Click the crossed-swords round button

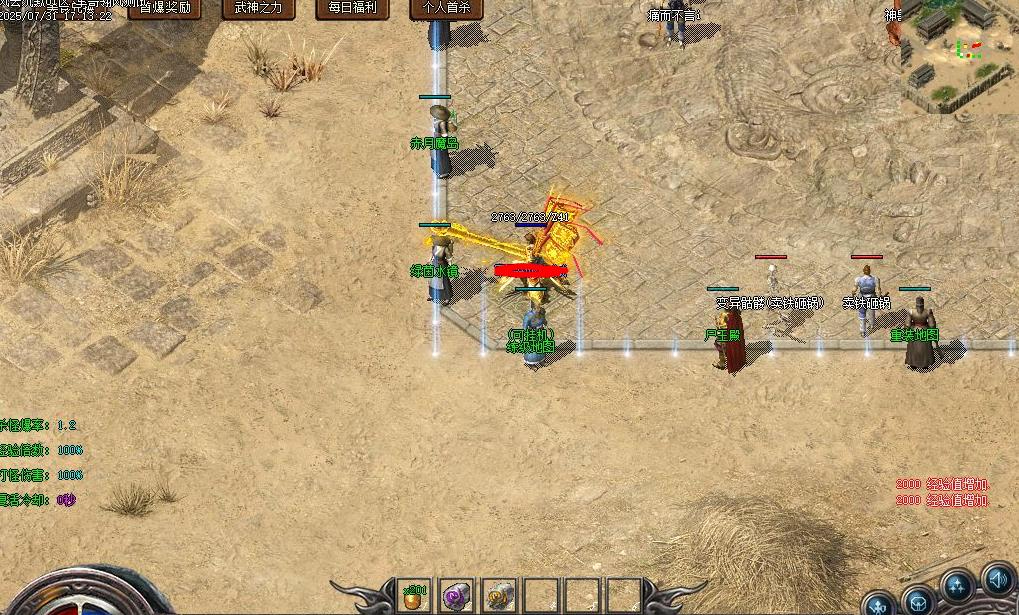point(879,605)
